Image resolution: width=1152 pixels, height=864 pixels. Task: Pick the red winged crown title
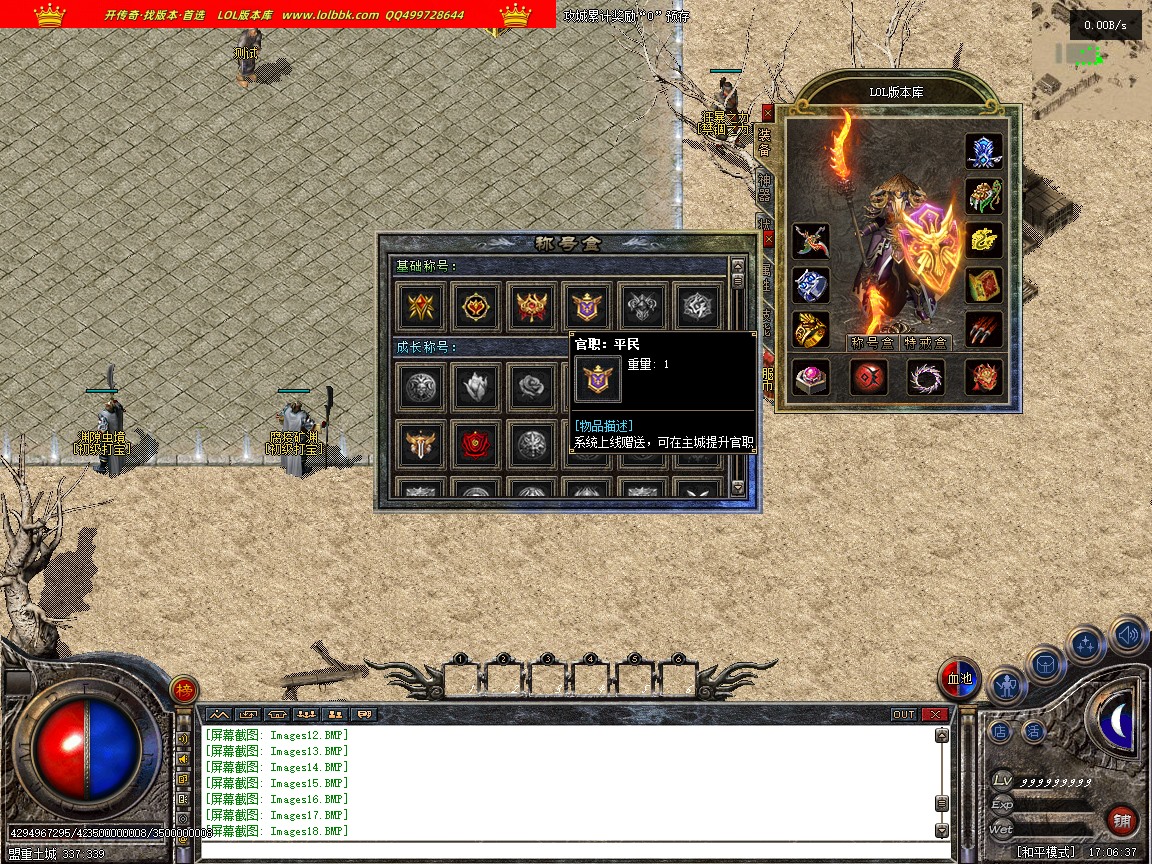click(530, 307)
